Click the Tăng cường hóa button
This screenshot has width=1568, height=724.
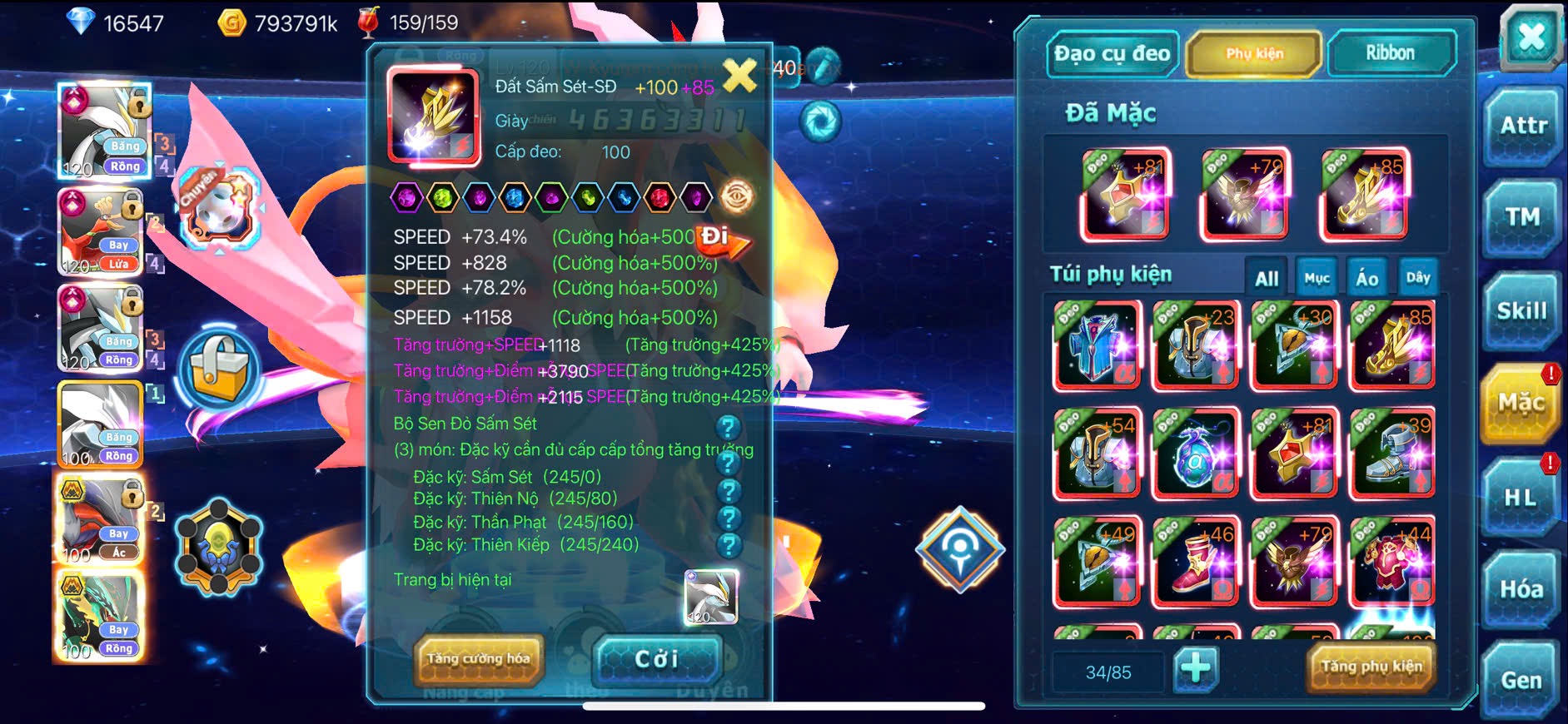pos(479,658)
